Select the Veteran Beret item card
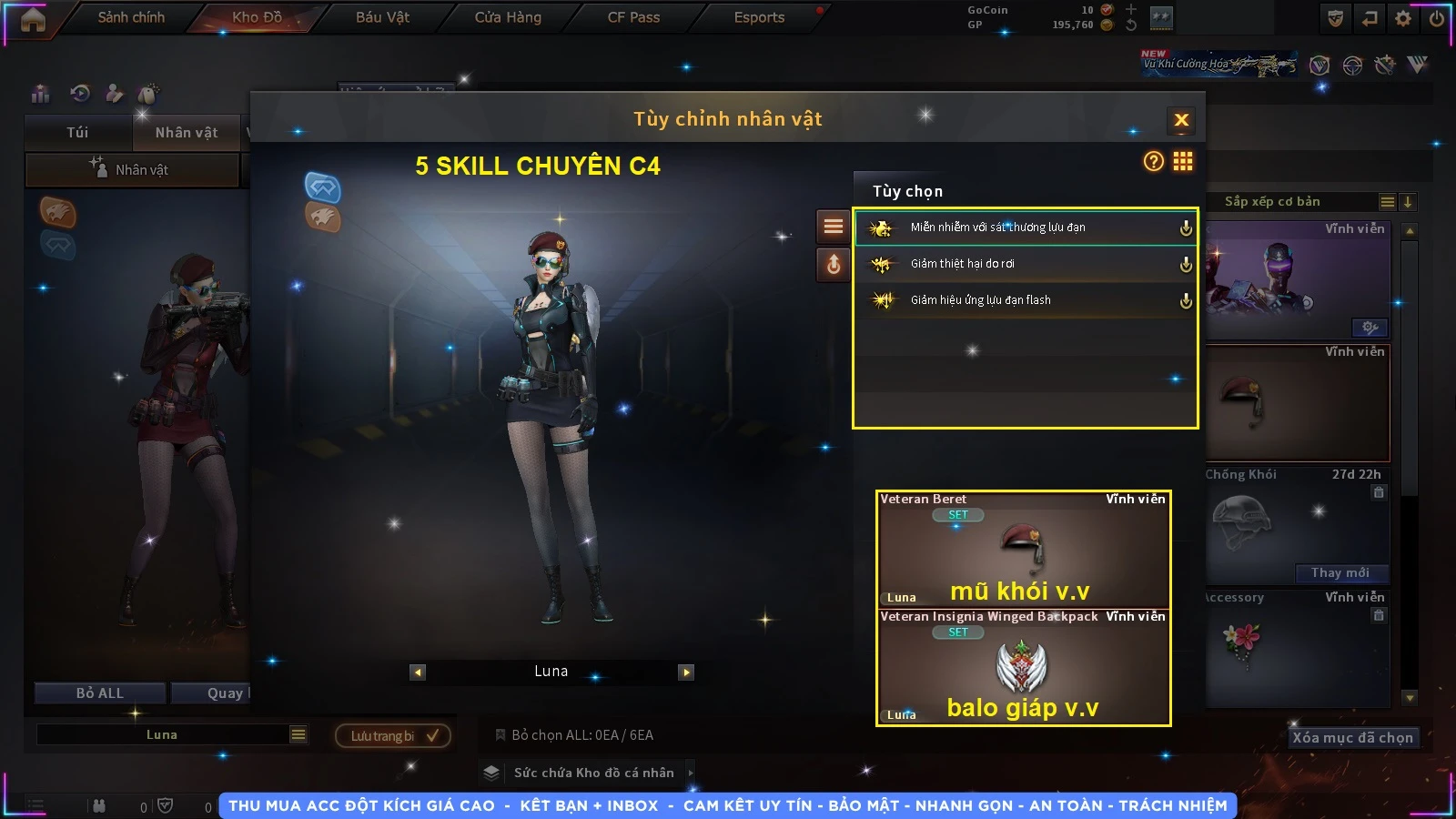Screen dimensions: 1456x819 [x=1023, y=550]
